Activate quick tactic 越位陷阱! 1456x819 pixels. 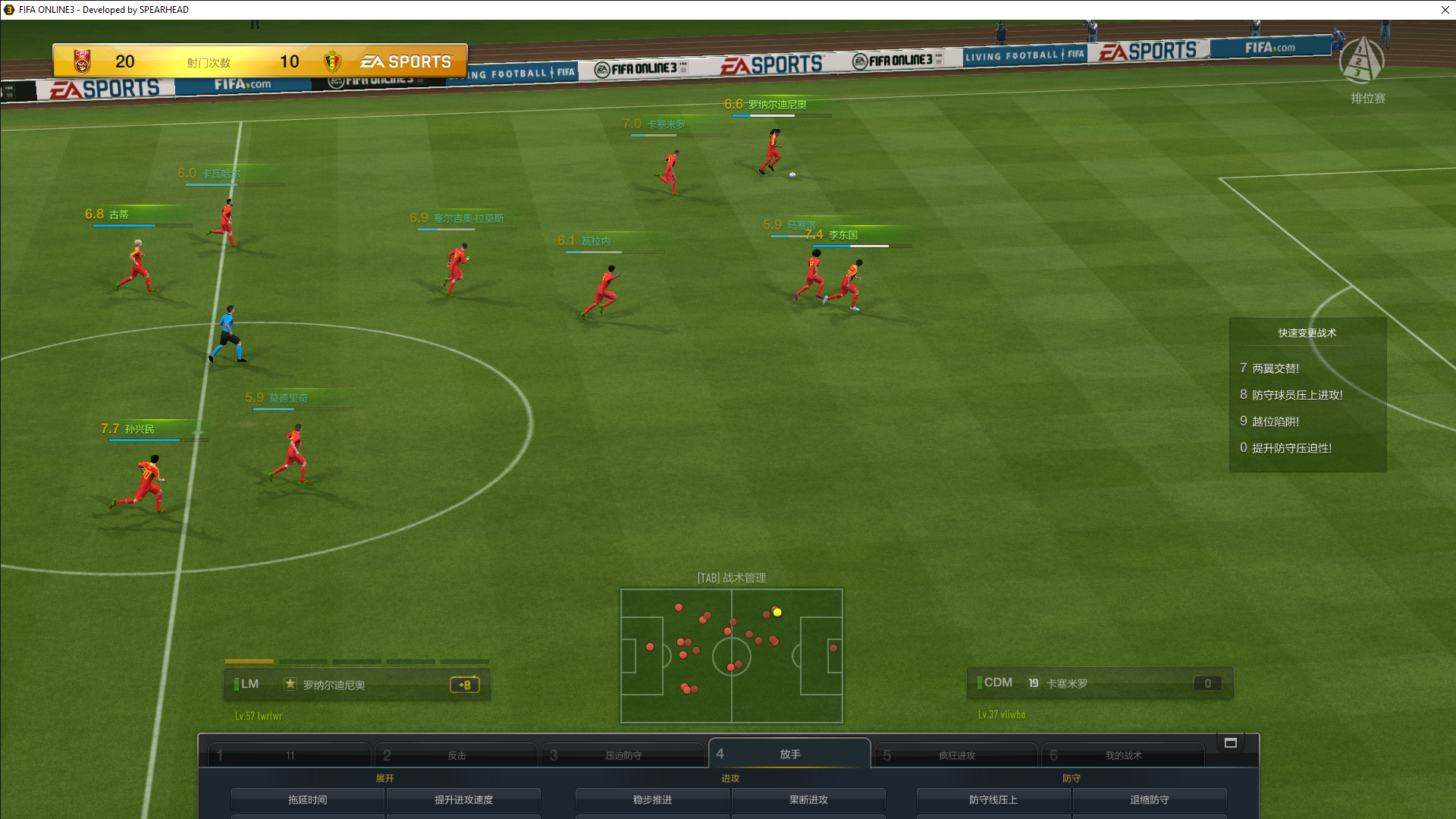click(1275, 422)
